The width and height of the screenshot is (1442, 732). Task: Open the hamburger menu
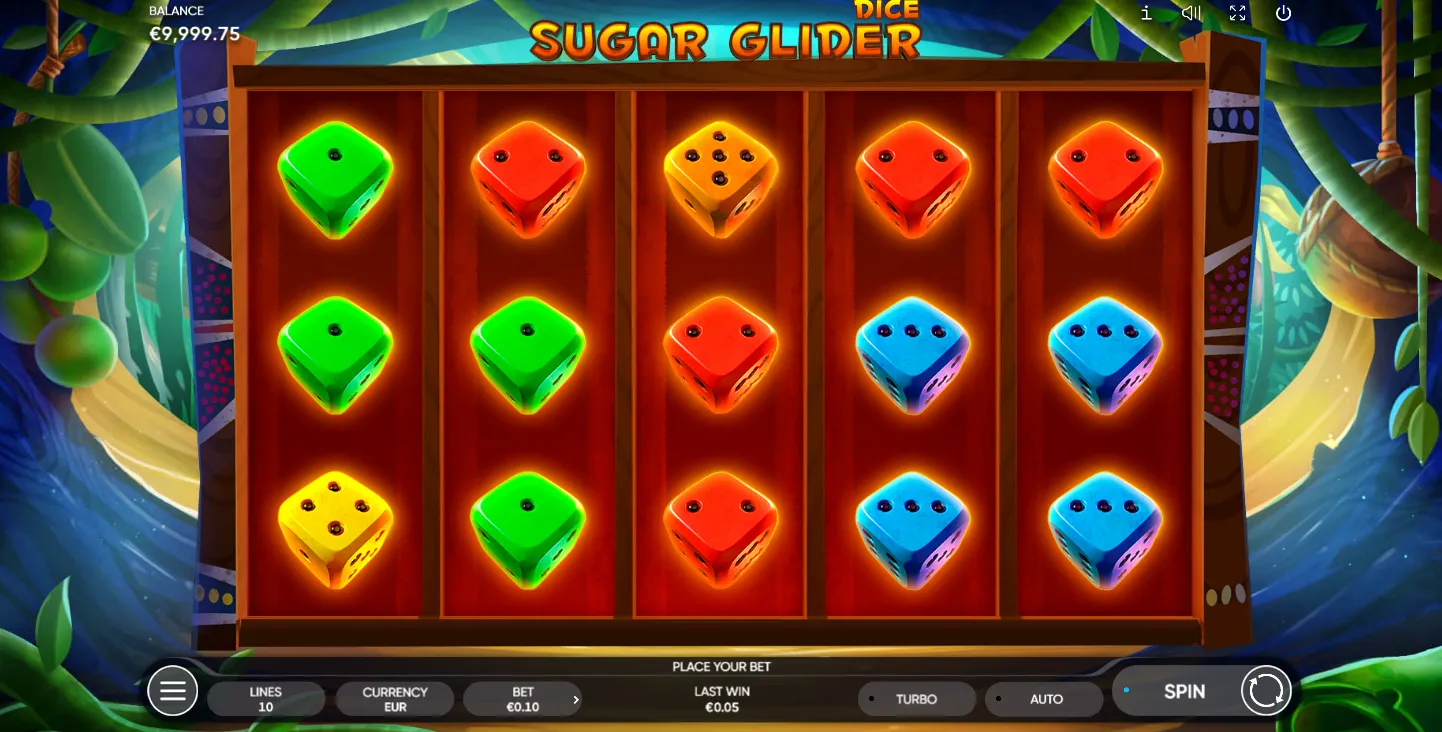pos(172,691)
